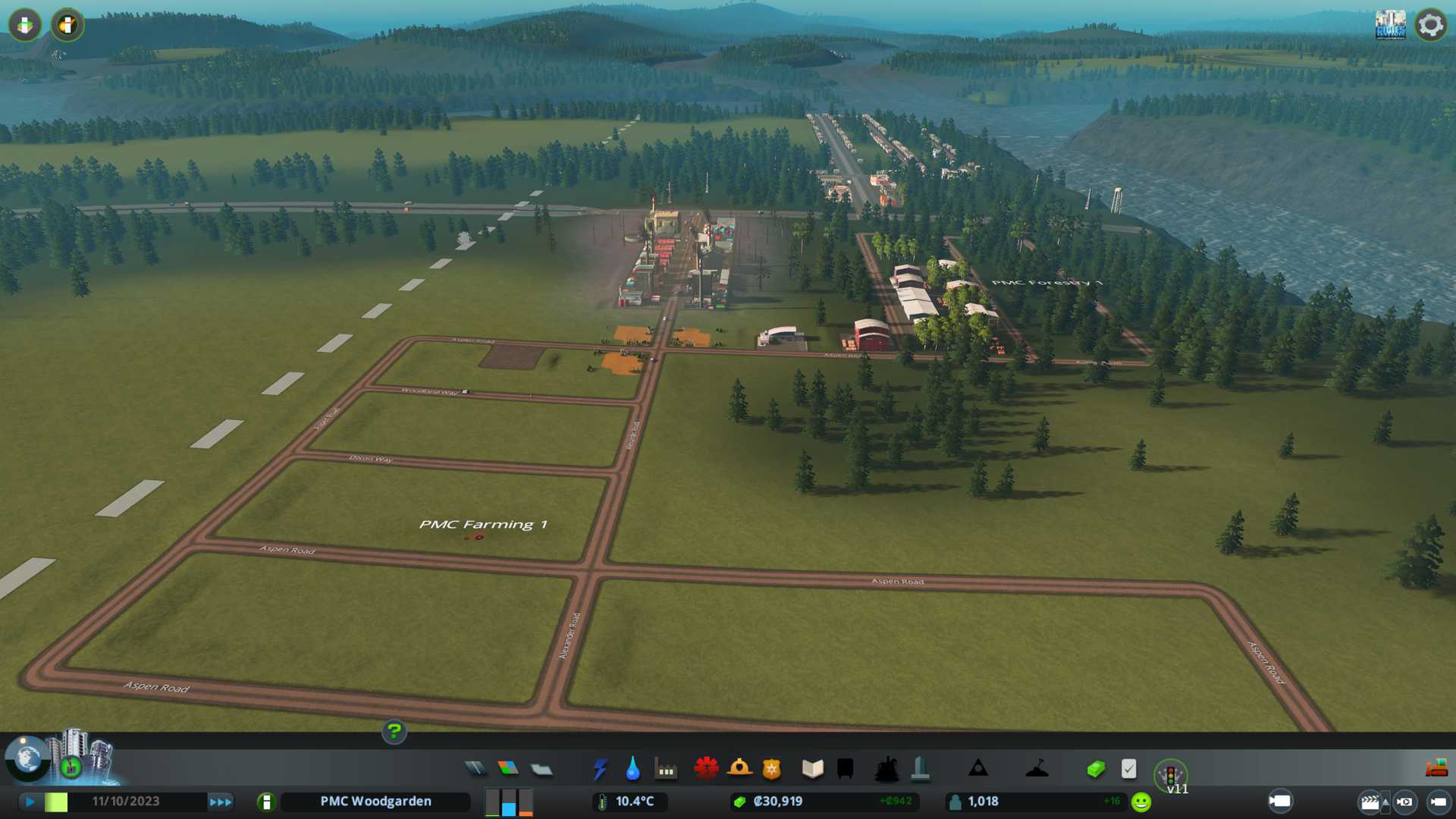Open the citizen happiness smiley
Image resolution: width=1456 pixels, height=819 pixels.
click(1141, 802)
